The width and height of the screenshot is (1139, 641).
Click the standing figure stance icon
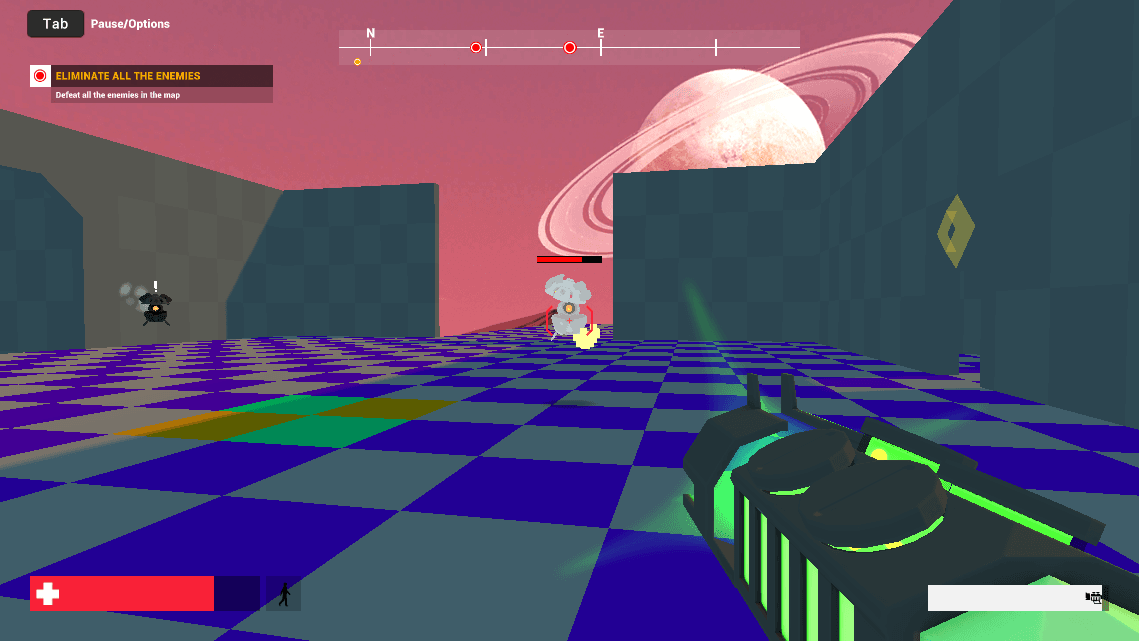pyautogui.click(x=284, y=595)
